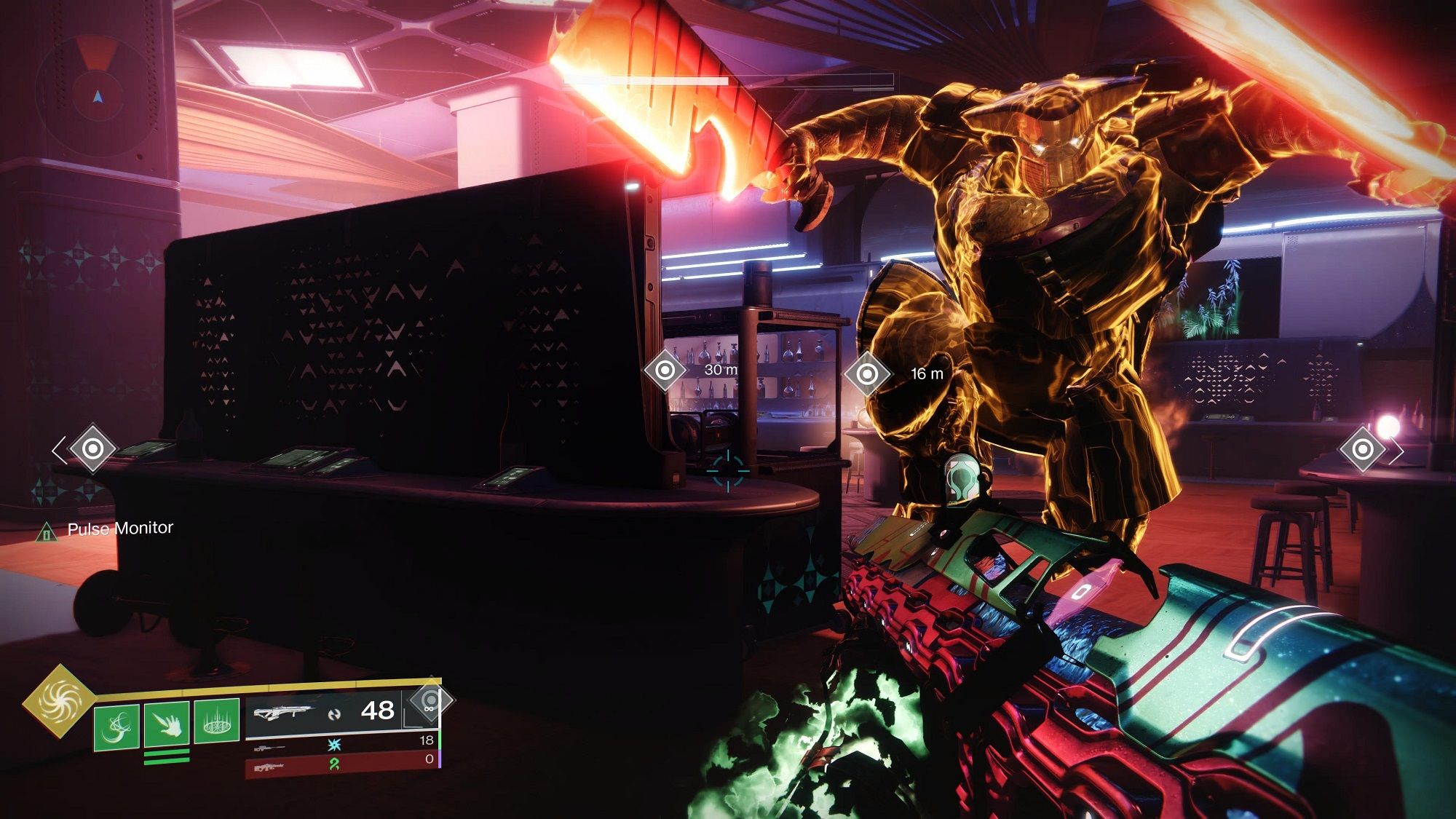Click the green grenade ability icon

(x=117, y=727)
